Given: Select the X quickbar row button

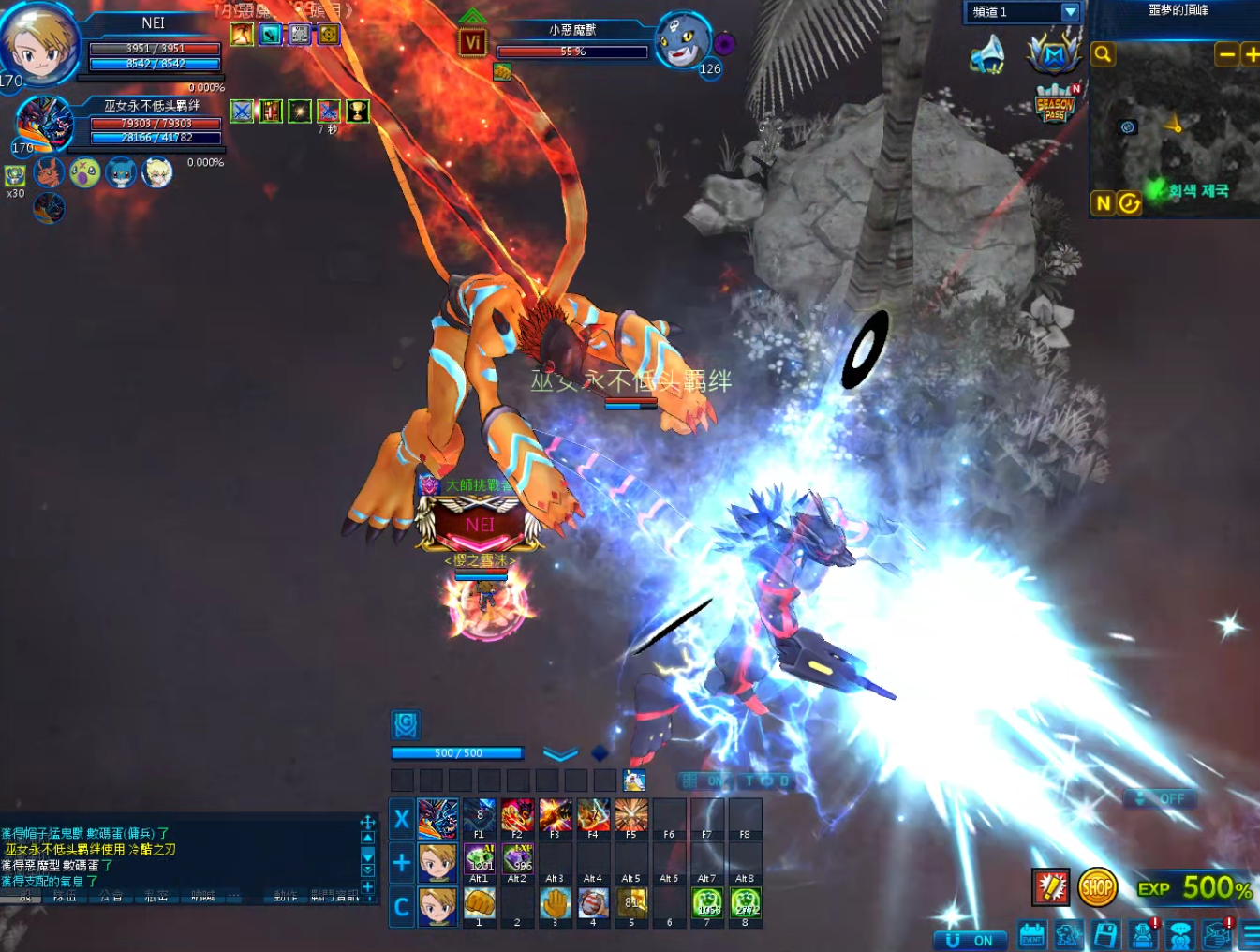Looking at the screenshot, I should [x=402, y=819].
